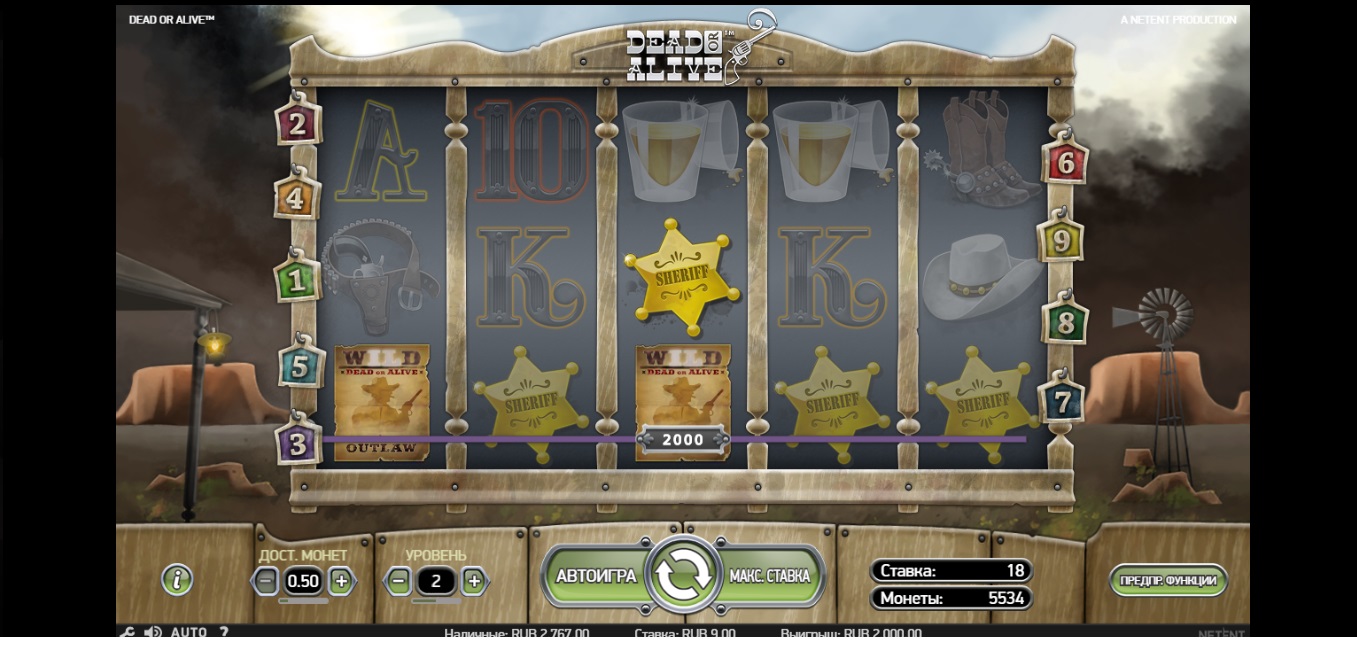Open help with the question mark icon
The height and width of the screenshot is (645, 1357).
coord(224,633)
